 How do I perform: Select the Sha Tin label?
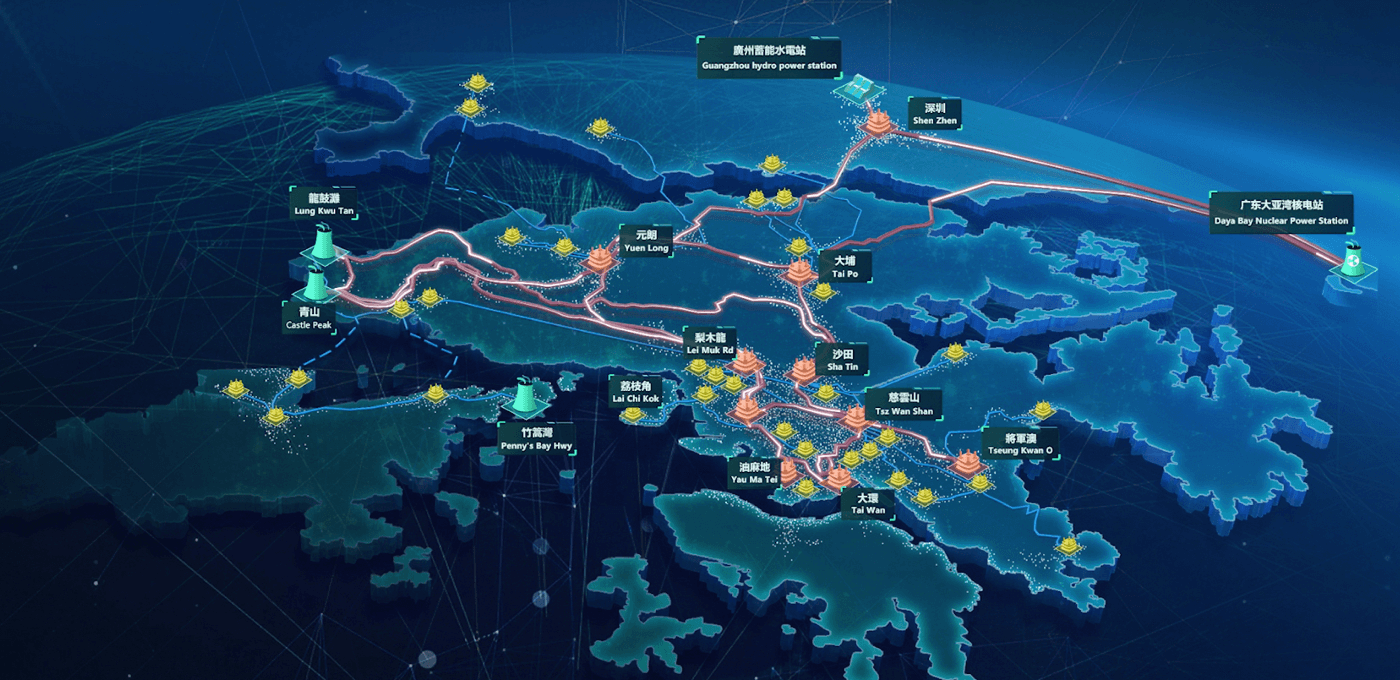tap(843, 360)
